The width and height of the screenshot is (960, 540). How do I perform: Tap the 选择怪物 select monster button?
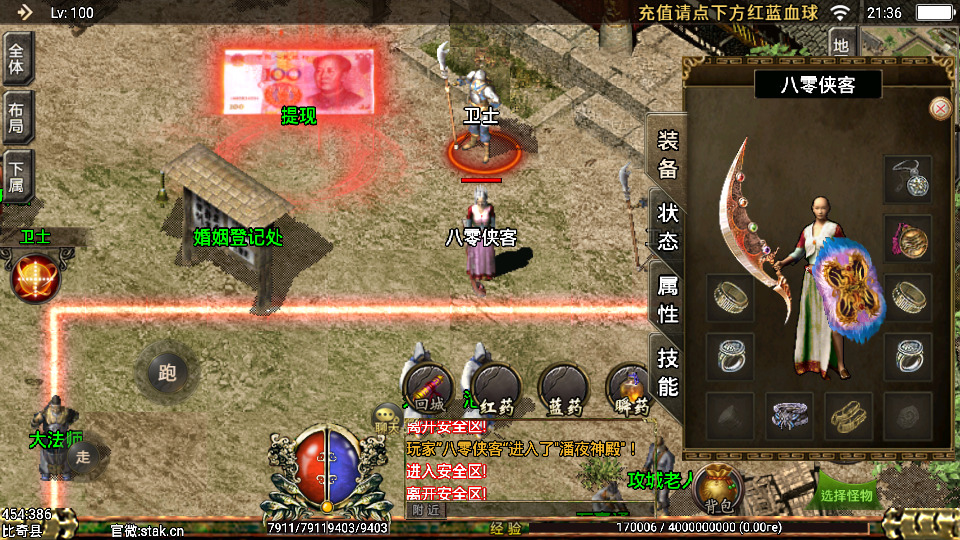[847, 494]
